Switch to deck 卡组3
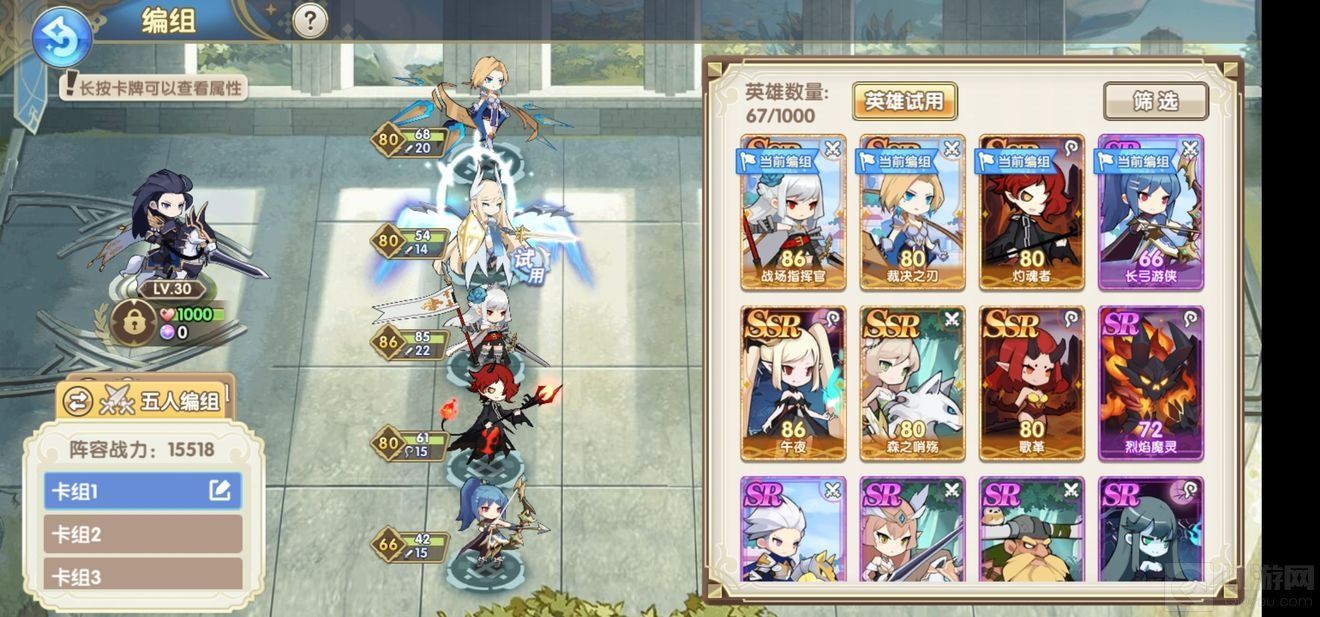Screen dimensions: 1320x617 click(143, 575)
